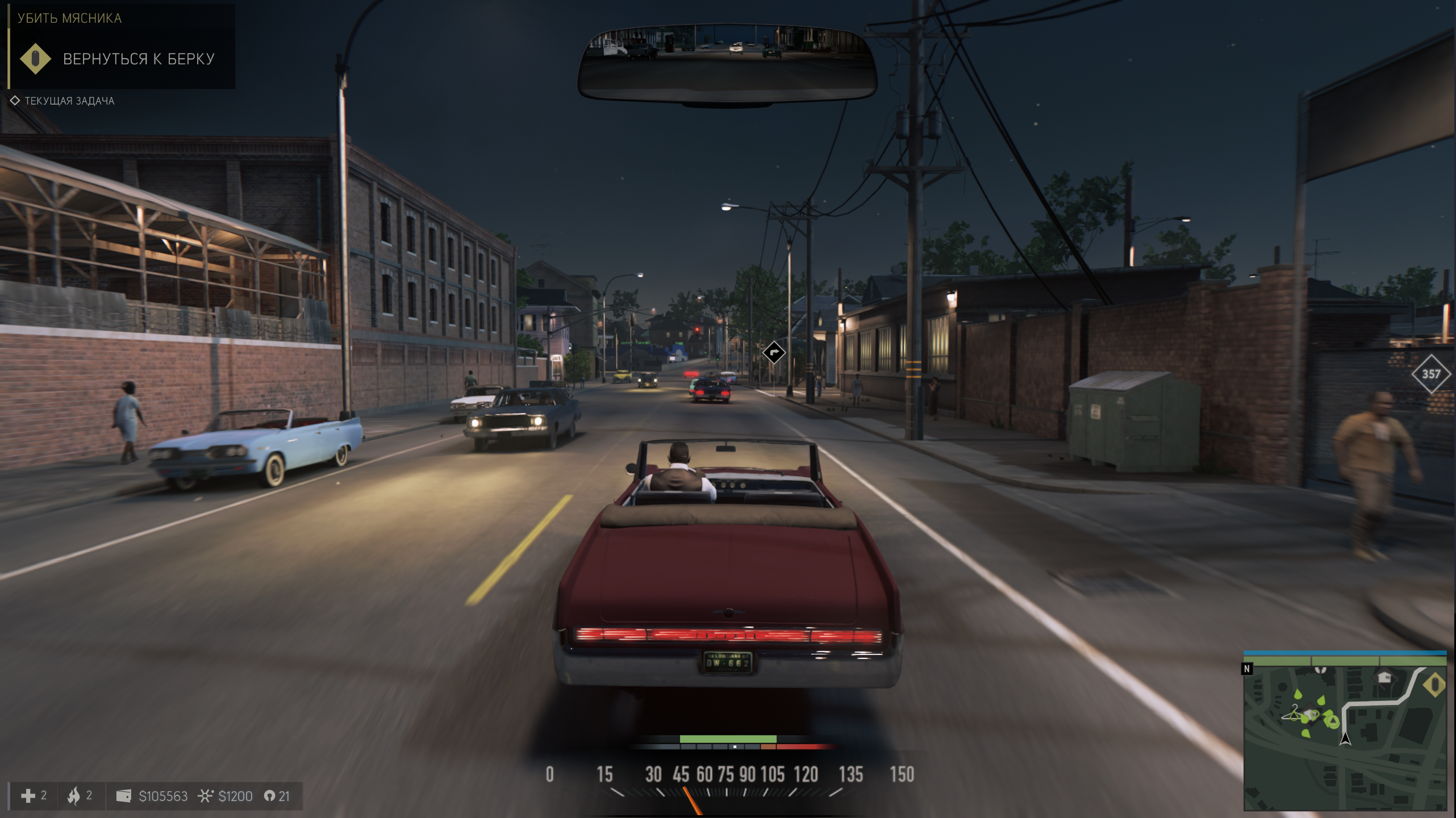Click the yellow diamond objective icon

(35, 59)
